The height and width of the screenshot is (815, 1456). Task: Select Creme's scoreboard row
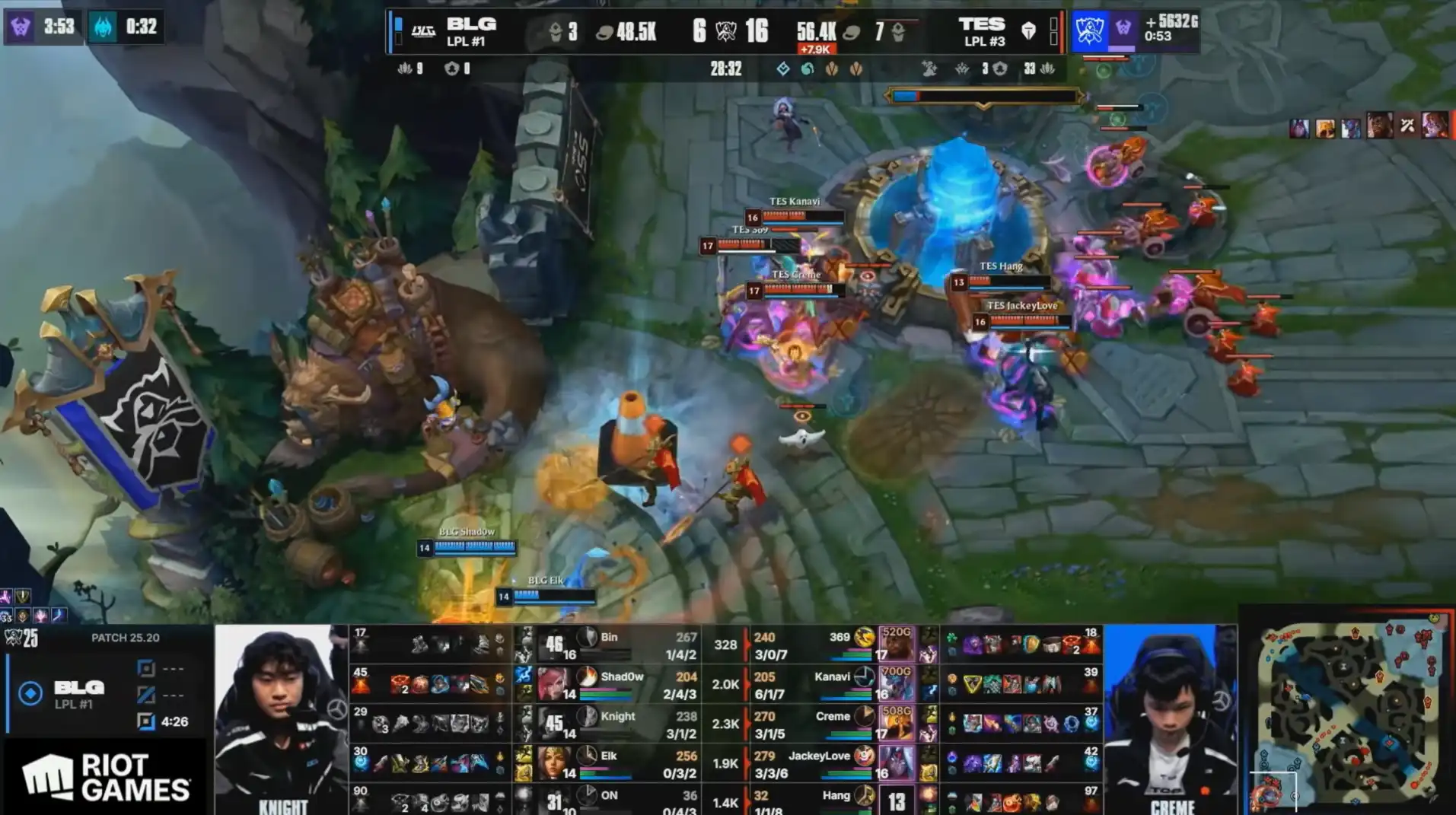coord(830,724)
